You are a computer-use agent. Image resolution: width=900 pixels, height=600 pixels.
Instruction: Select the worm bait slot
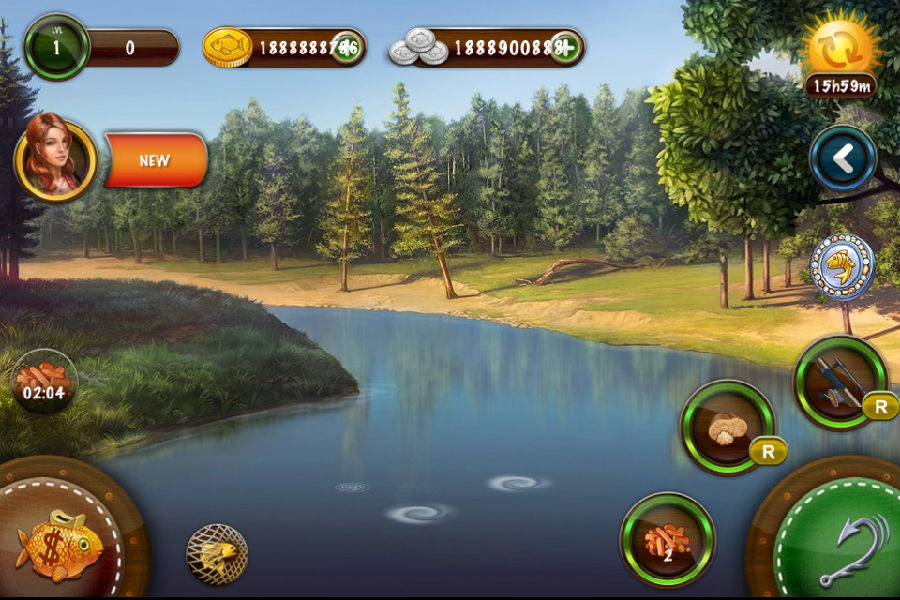tap(667, 540)
